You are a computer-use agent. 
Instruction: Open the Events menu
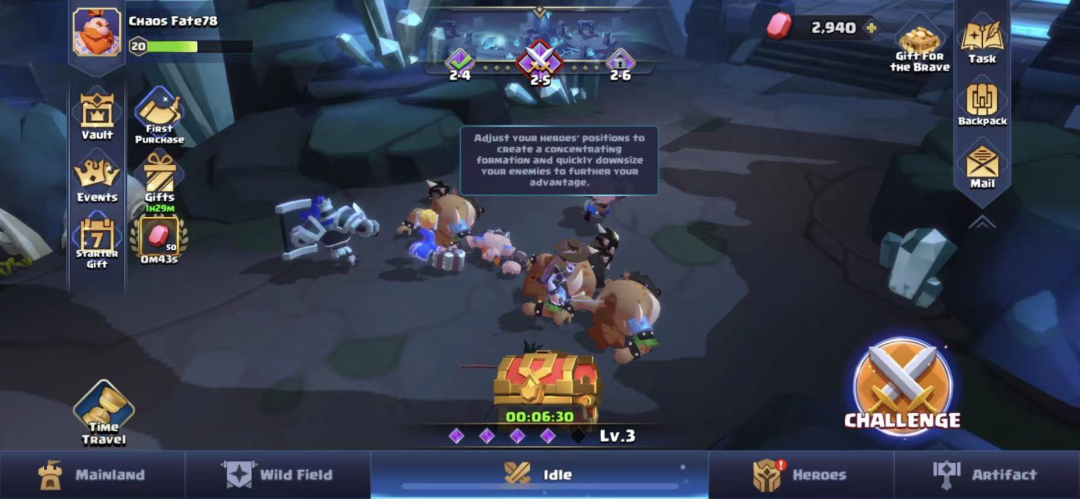tap(97, 177)
